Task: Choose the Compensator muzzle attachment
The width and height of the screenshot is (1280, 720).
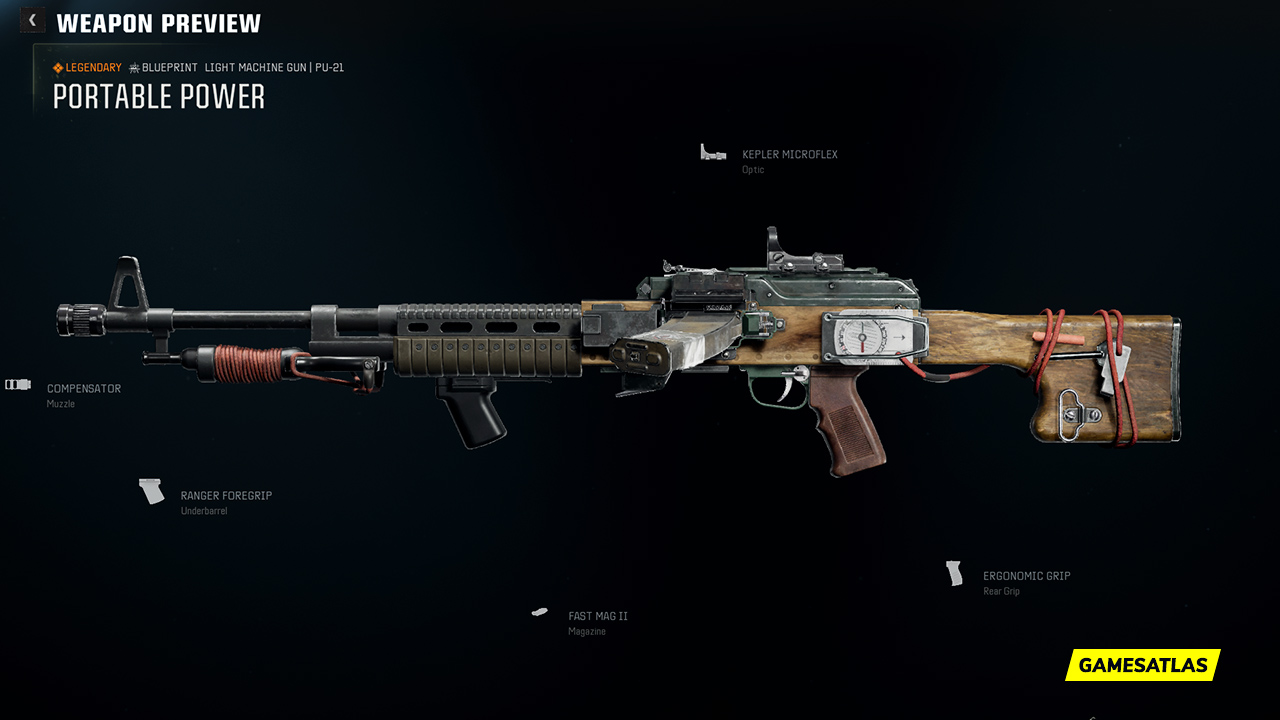Action: click(x=83, y=389)
